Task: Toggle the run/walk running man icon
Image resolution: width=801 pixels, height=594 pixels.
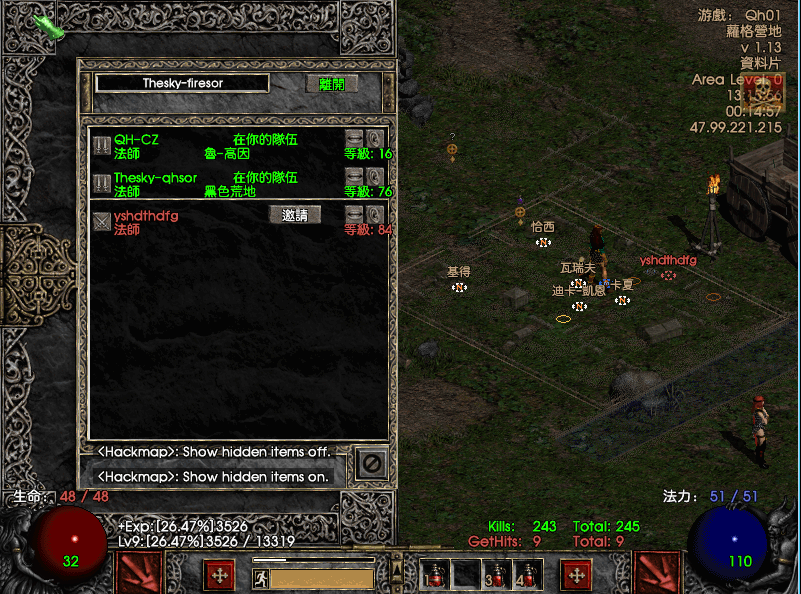Action: 261,577
